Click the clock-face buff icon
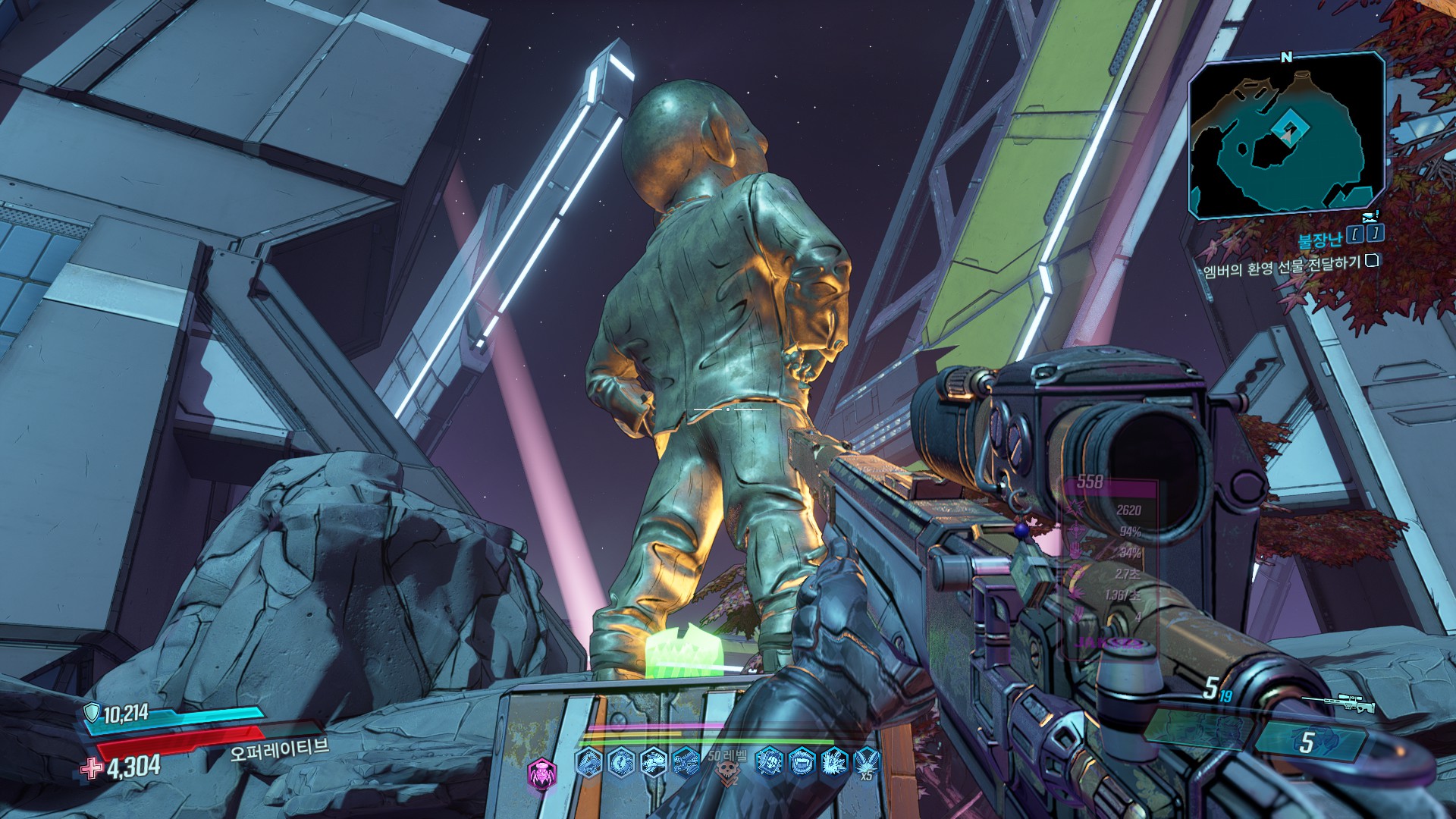 click(x=621, y=761)
